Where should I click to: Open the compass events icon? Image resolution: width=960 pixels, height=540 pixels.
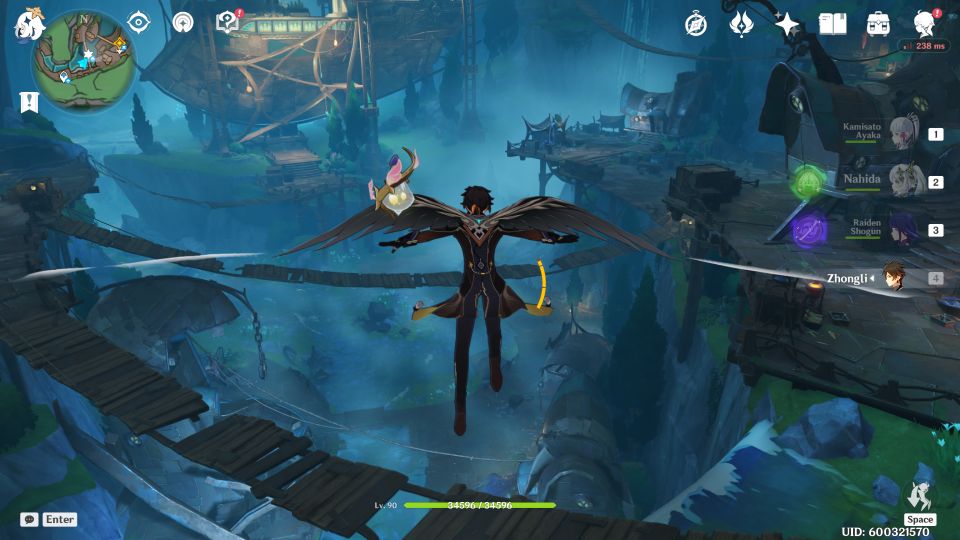(x=696, y=25)
